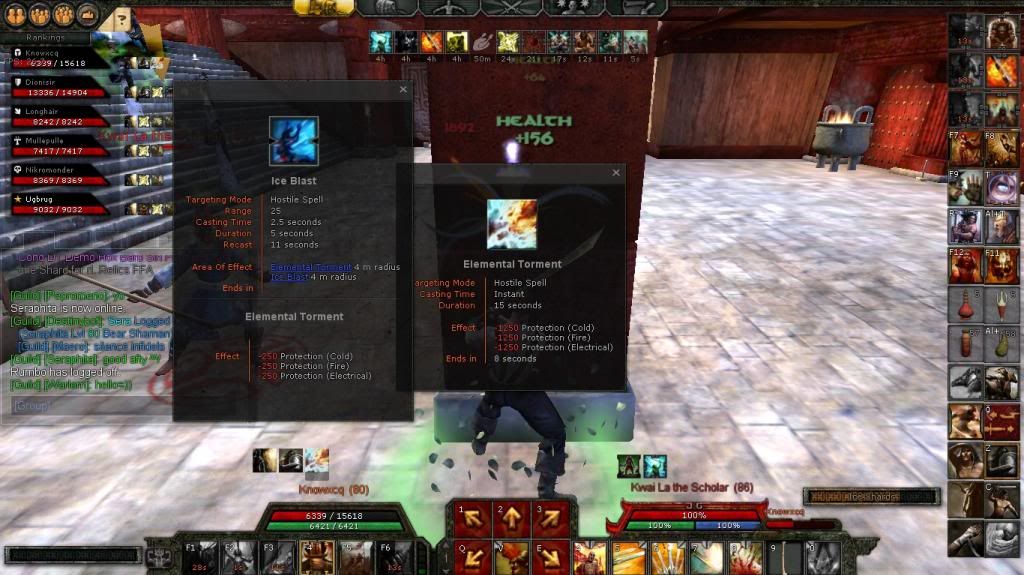Activate the purple orb ability slot
The width and height of the screenshot is (1024, 575).
tap(1002, 187)
